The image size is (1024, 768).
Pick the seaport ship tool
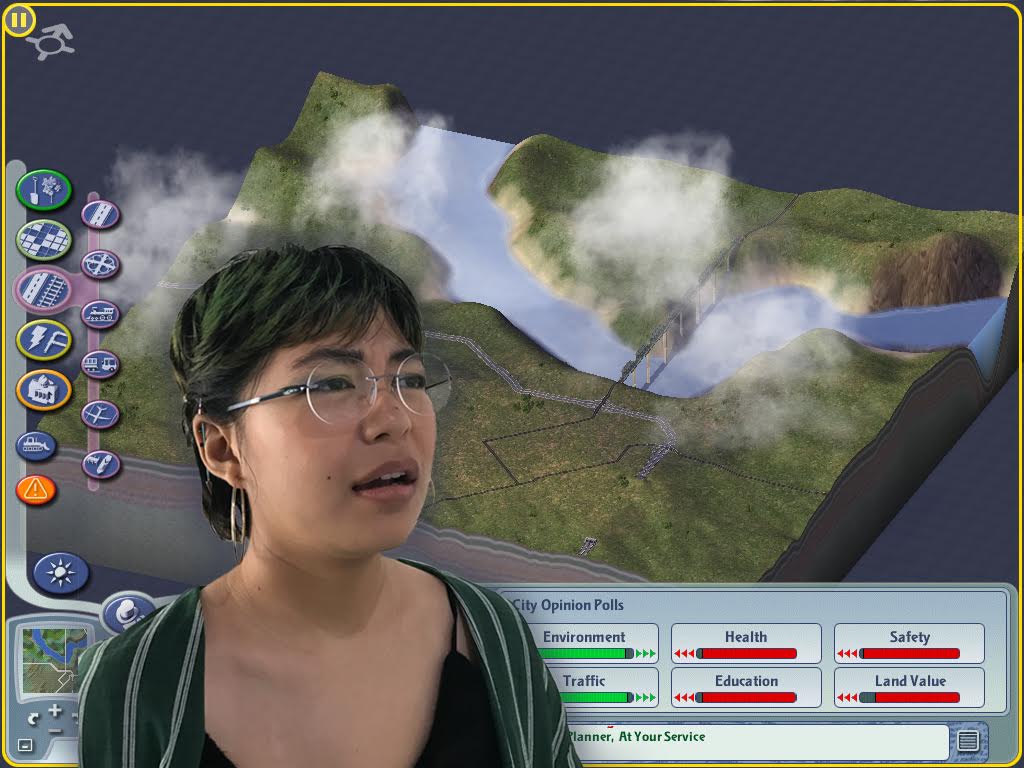100,464
